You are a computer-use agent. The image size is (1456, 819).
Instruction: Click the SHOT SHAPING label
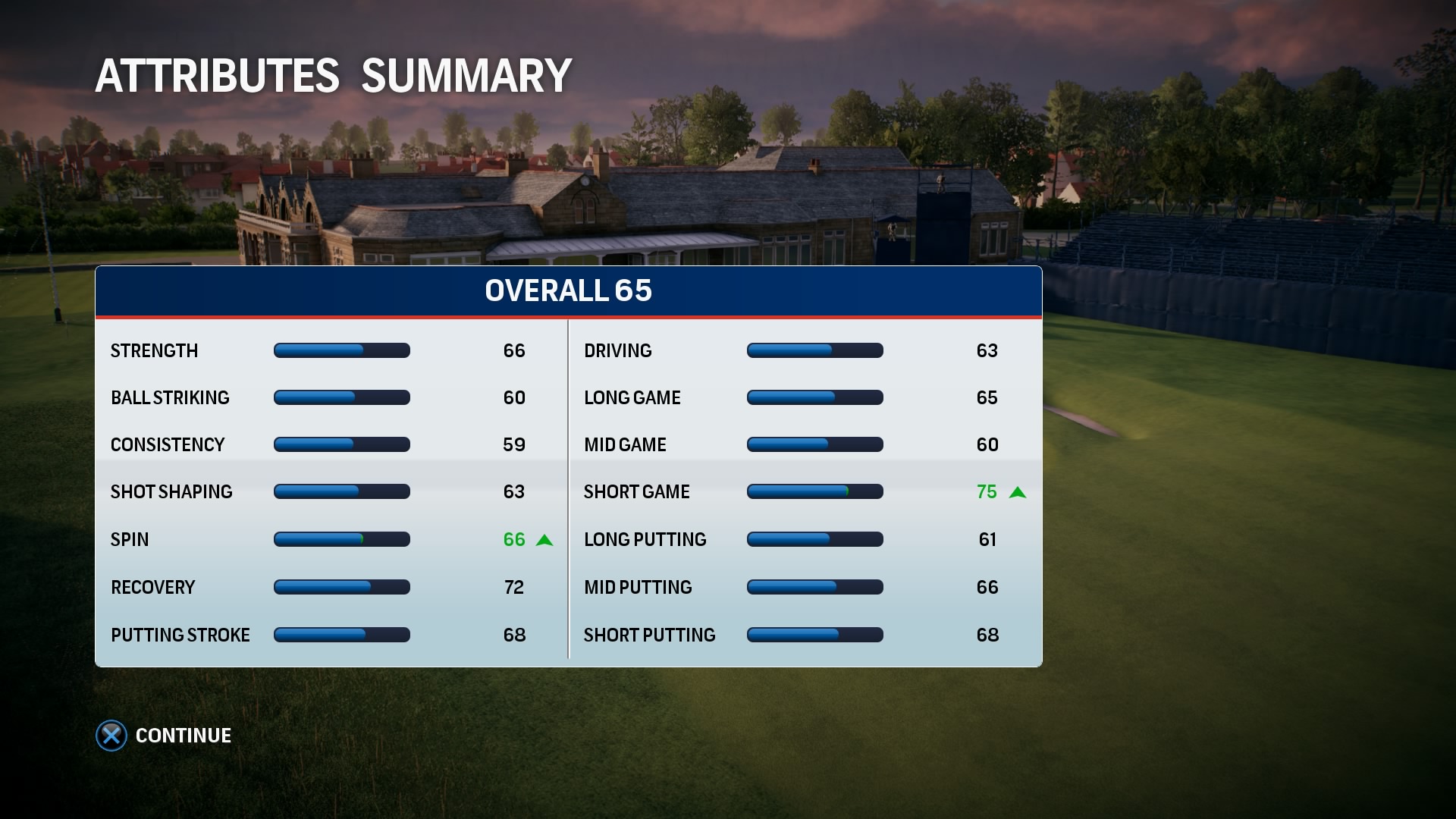172,491
